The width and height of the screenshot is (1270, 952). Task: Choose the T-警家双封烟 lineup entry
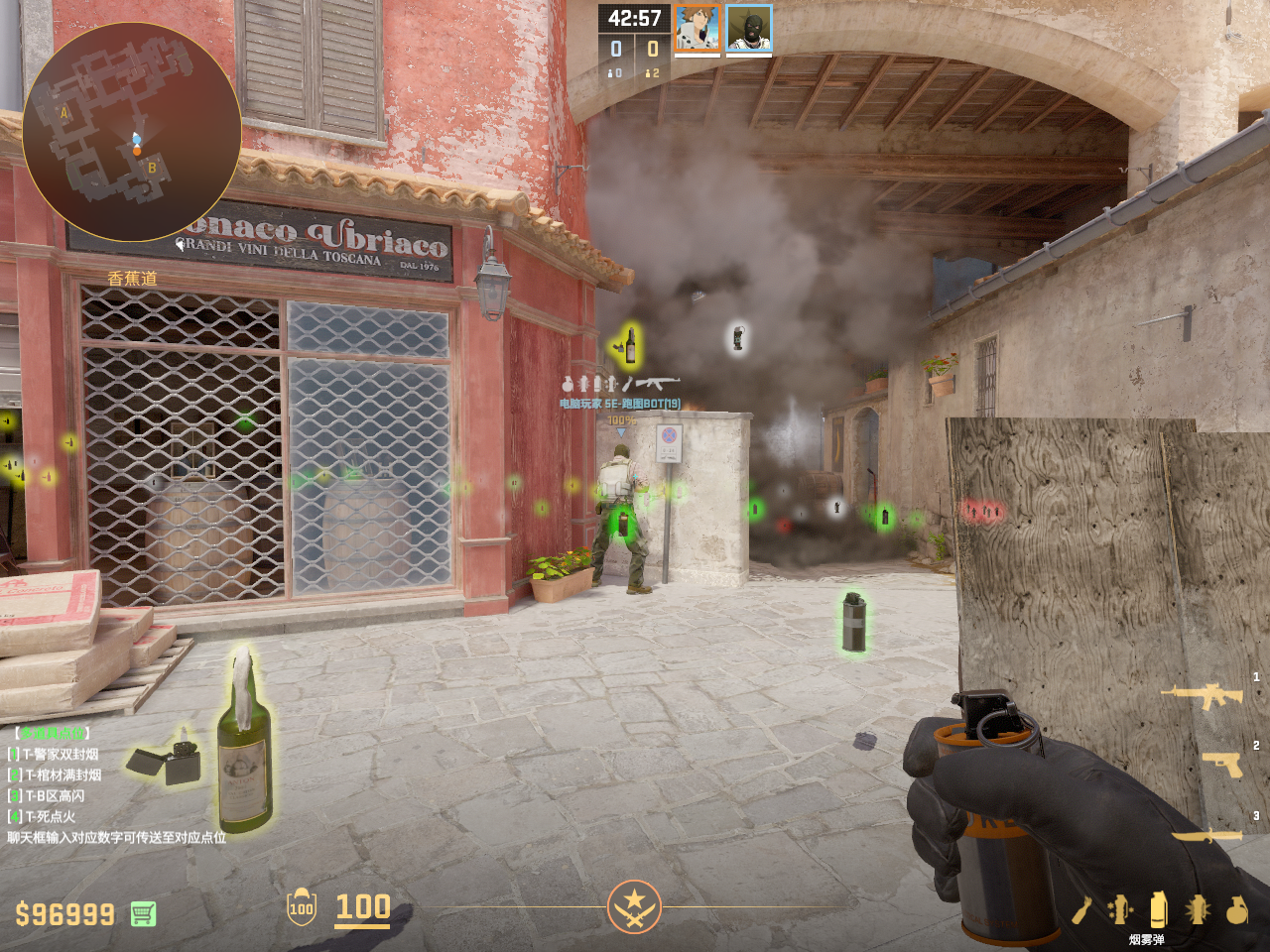tap(61, 755)
